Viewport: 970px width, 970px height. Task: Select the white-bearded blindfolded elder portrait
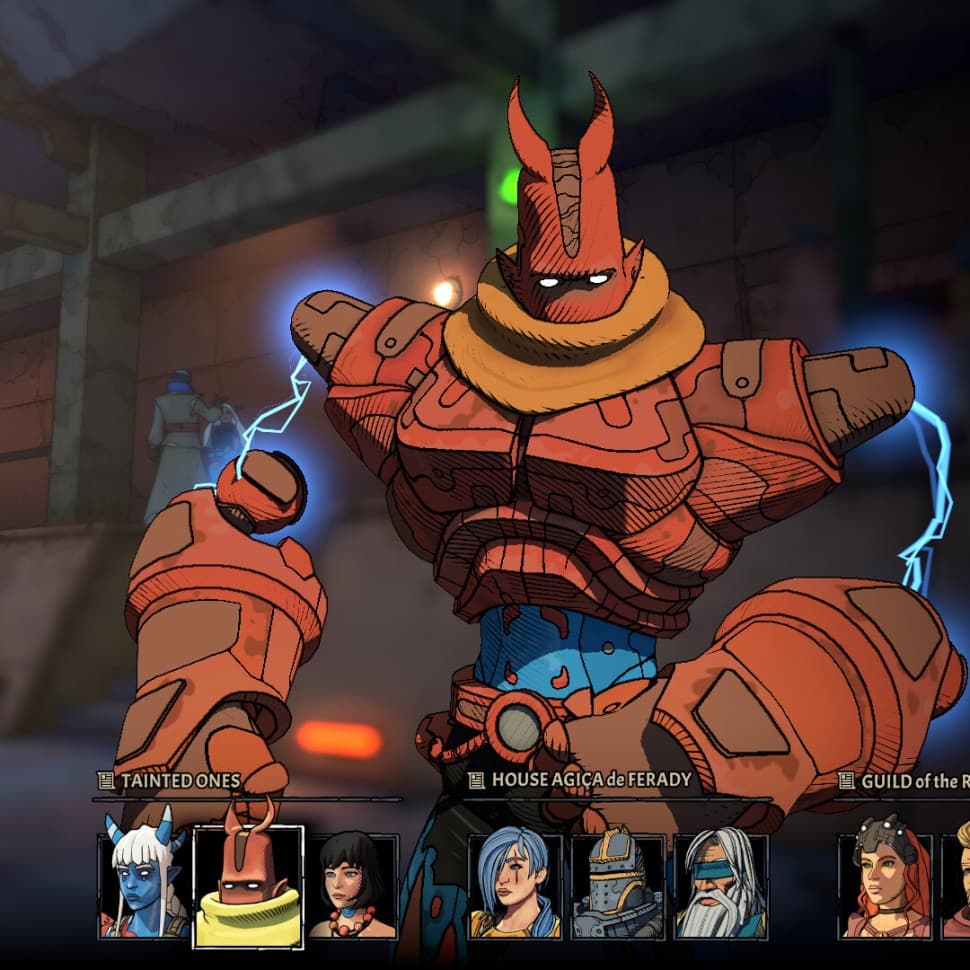tap(720, 885)
